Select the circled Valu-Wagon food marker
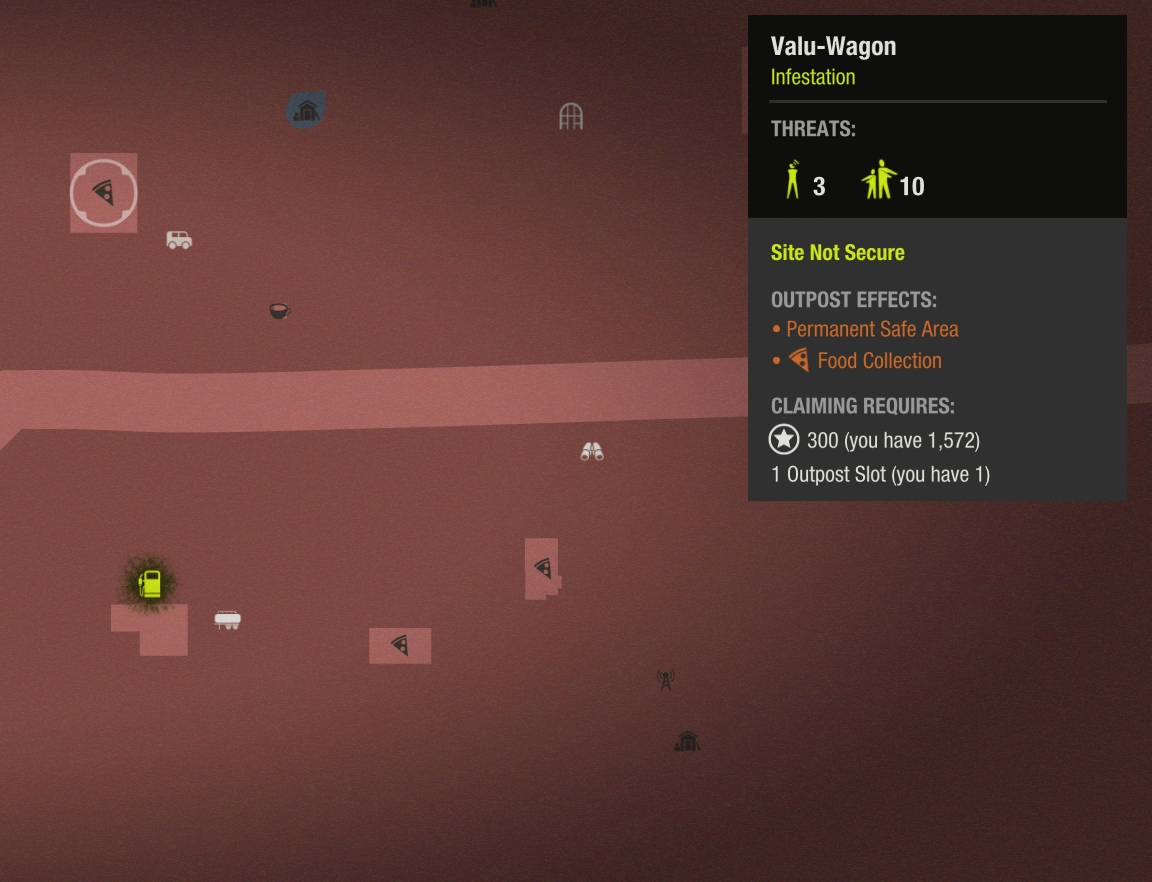This screenshot has width=1152, height=882. [x=104, y=193]
